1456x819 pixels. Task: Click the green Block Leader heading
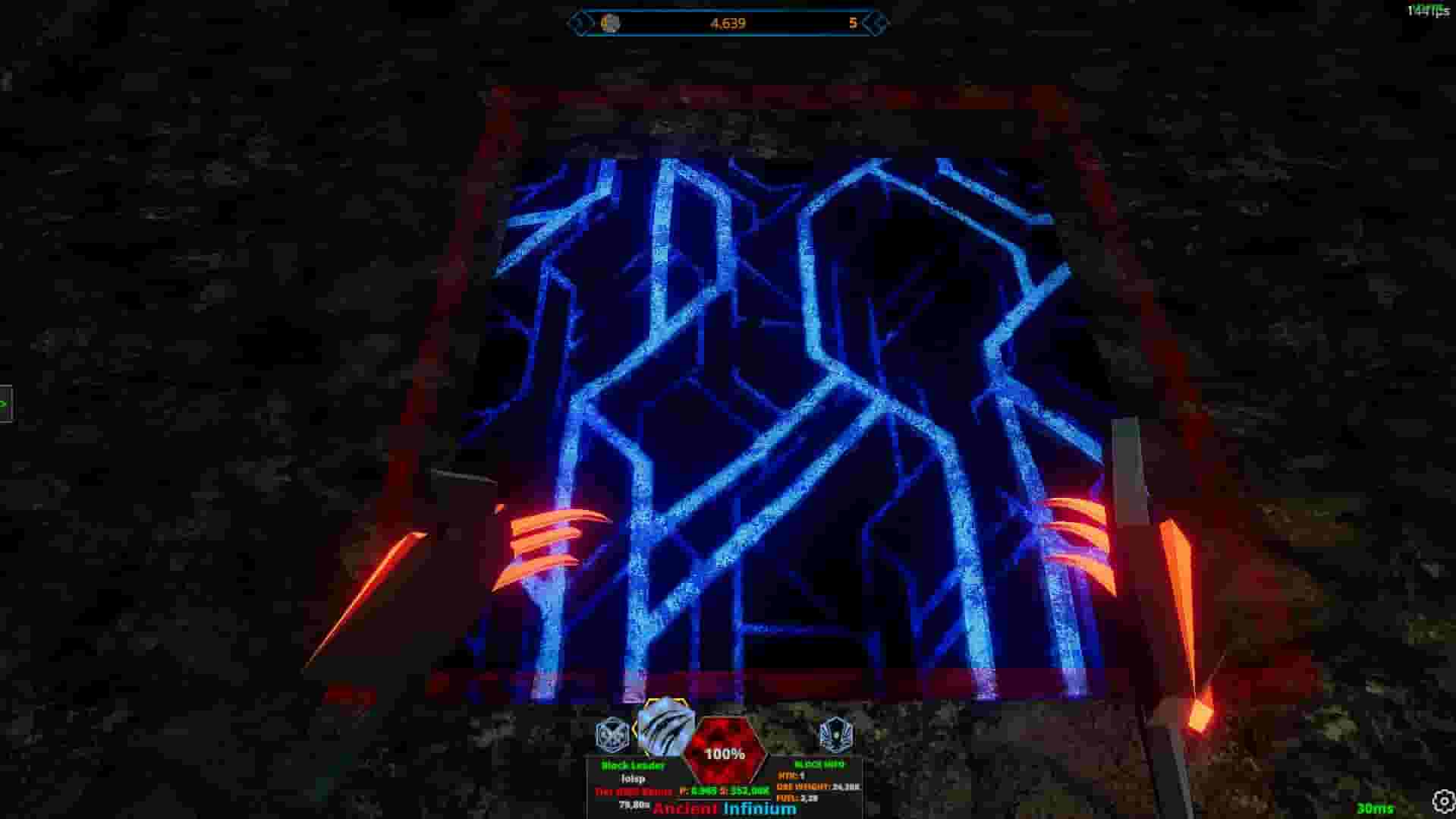[x=632, y=766]
